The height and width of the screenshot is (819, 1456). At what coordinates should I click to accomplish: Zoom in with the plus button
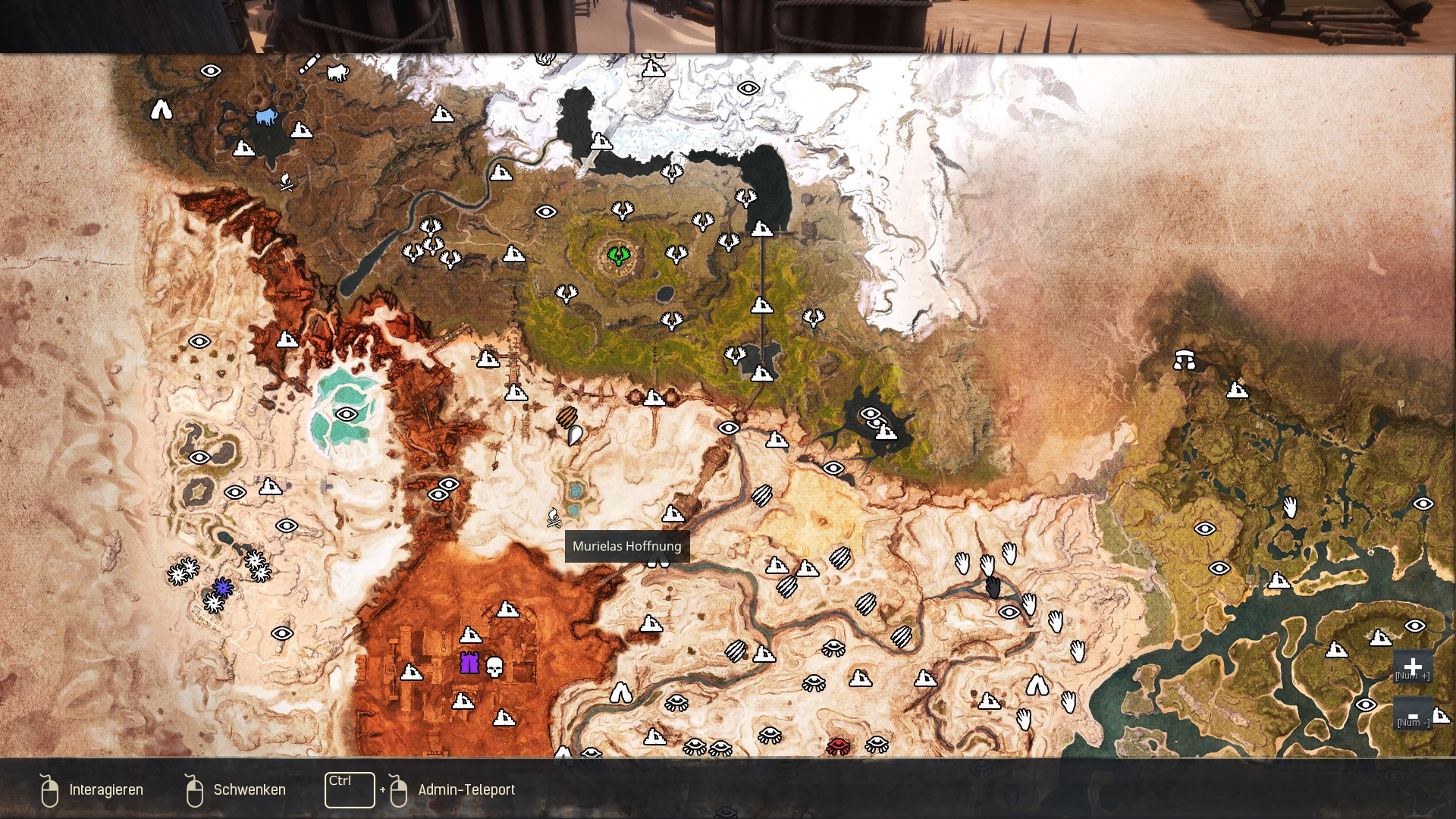click(x=1412, y=667)
